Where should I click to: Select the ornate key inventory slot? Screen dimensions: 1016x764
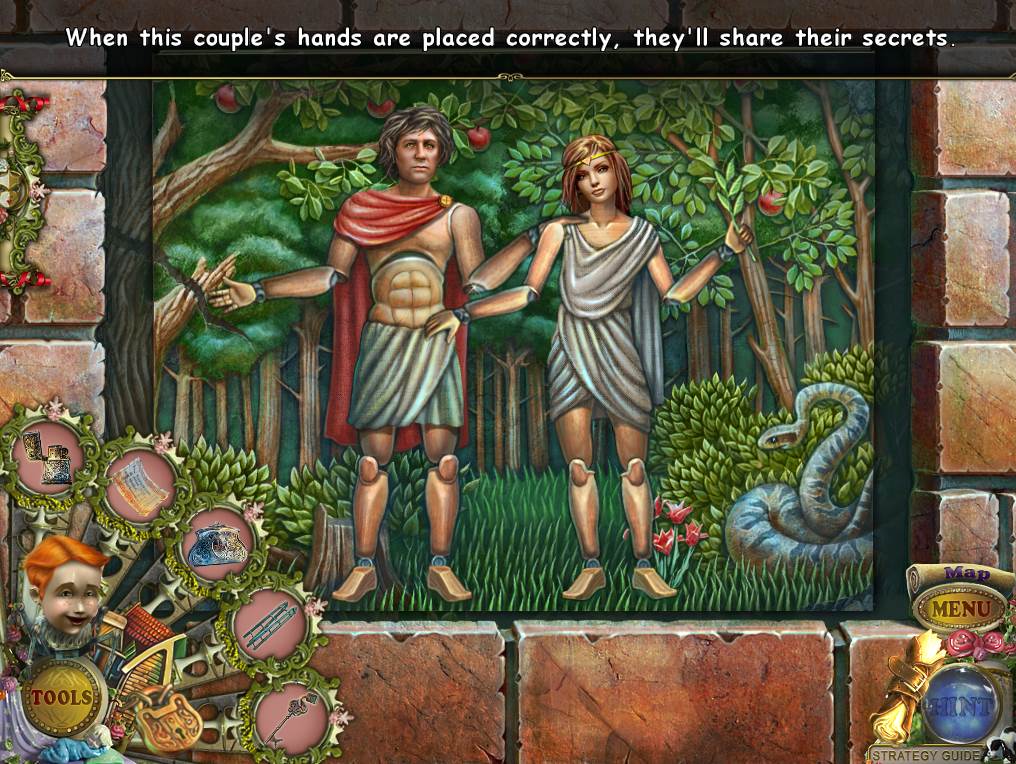click(x=291, y=714)
